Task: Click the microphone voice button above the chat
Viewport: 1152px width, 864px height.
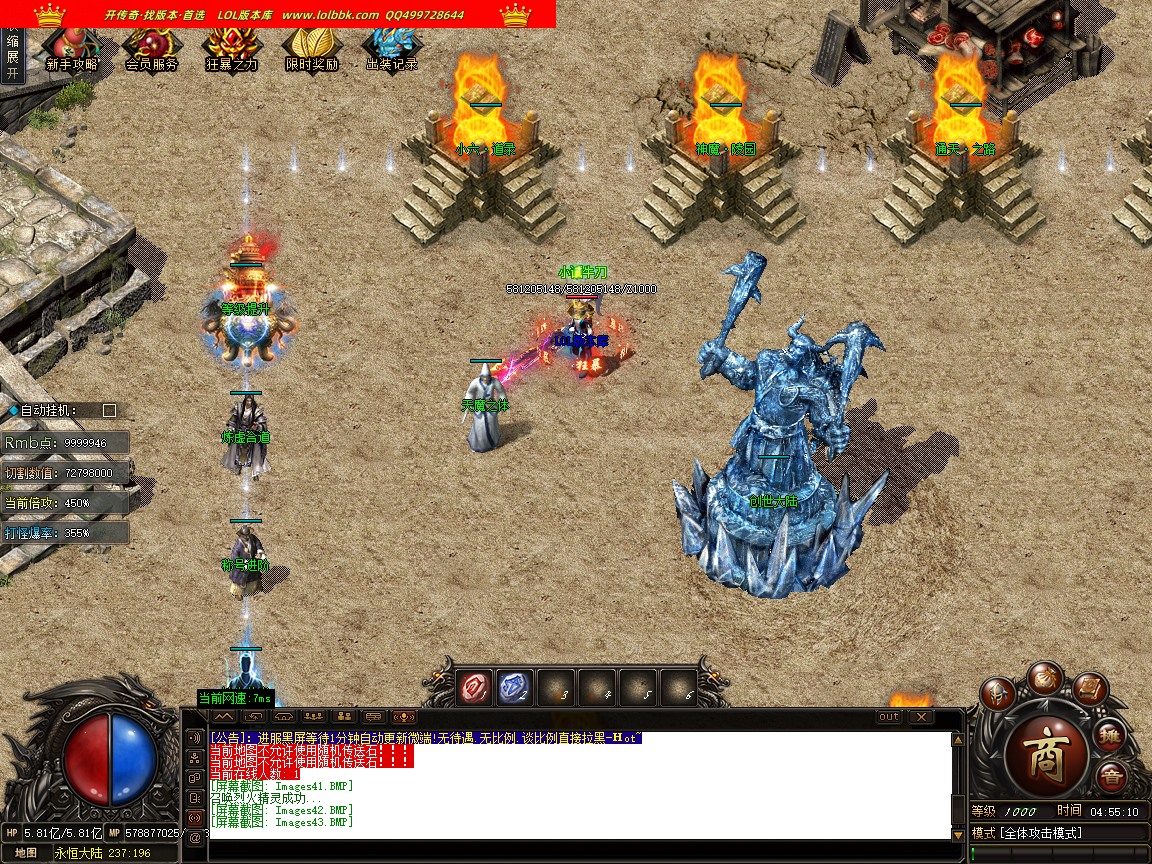Action: pos(403,717)
